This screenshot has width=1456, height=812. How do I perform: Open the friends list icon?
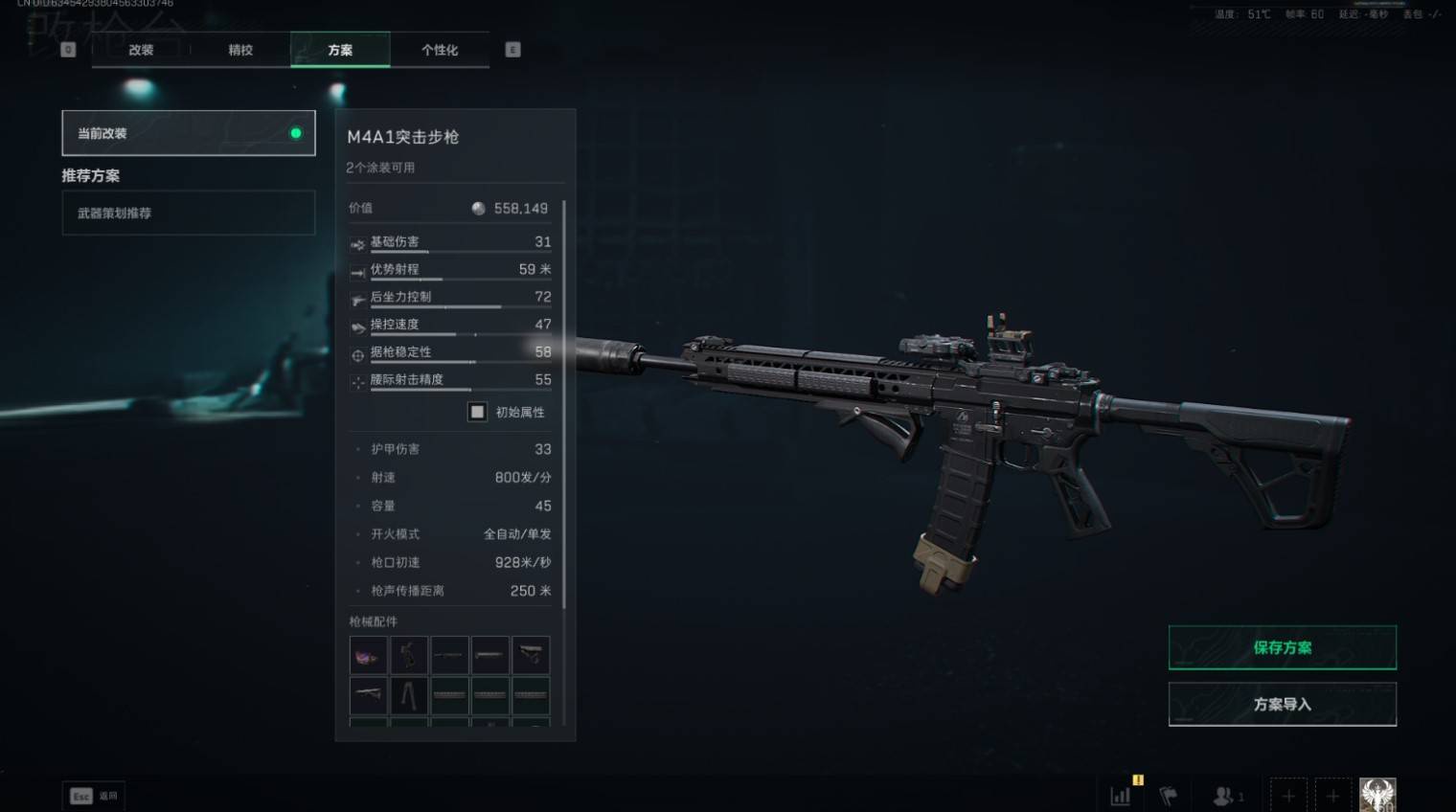1223,796
